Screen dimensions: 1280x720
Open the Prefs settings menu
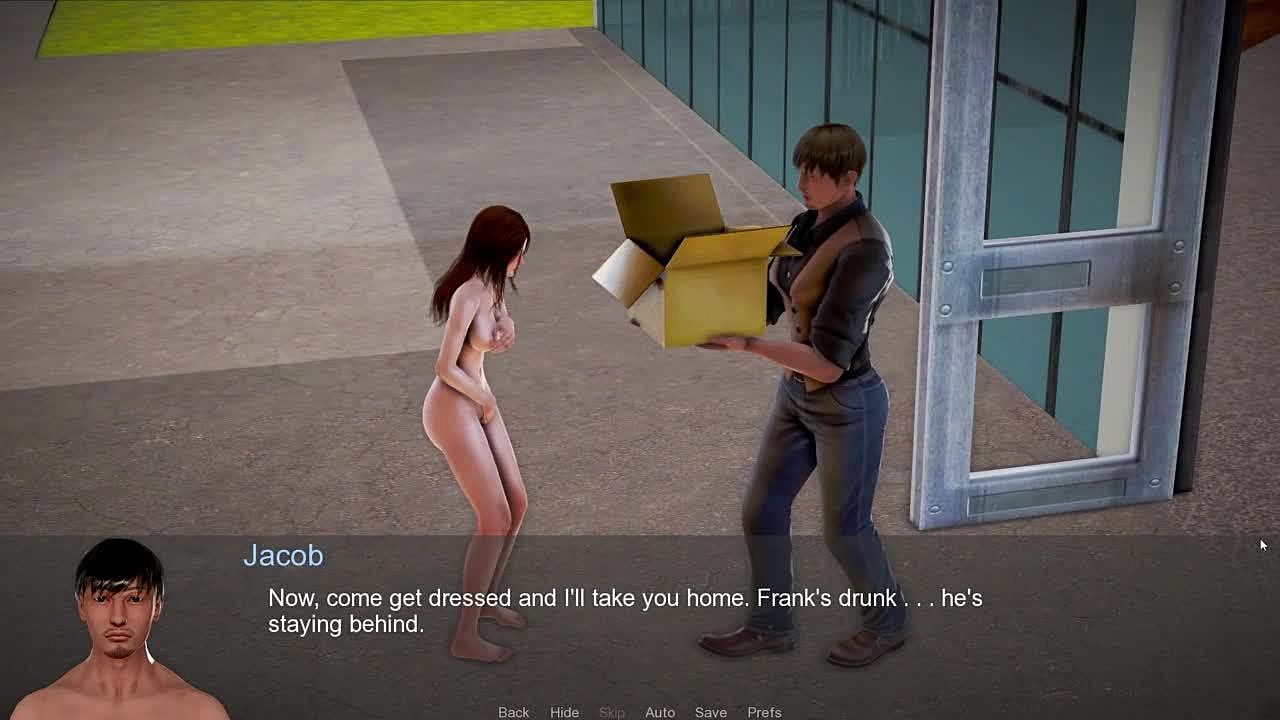[764, 712]
